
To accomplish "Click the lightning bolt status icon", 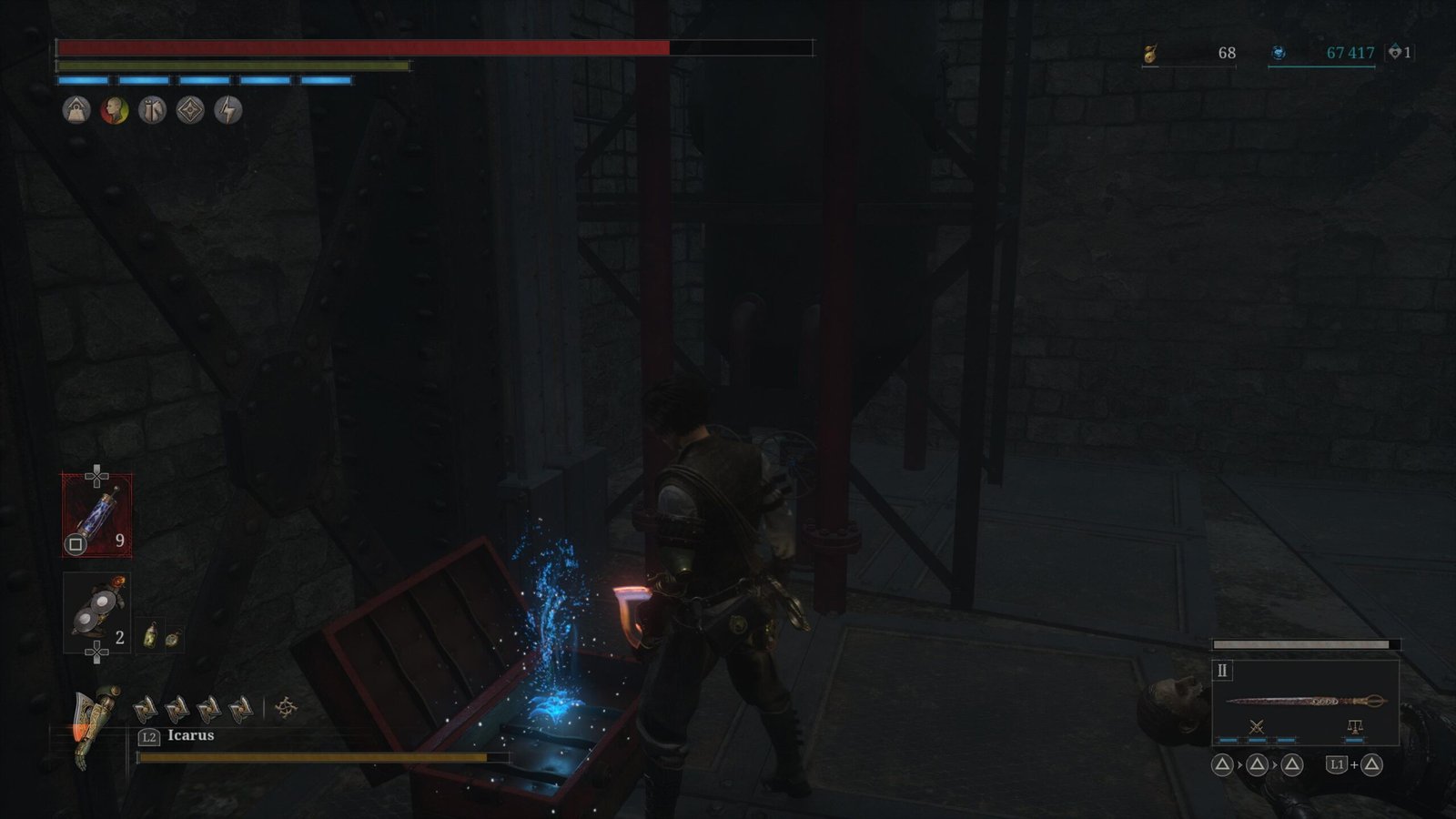I will pos(227,110).
